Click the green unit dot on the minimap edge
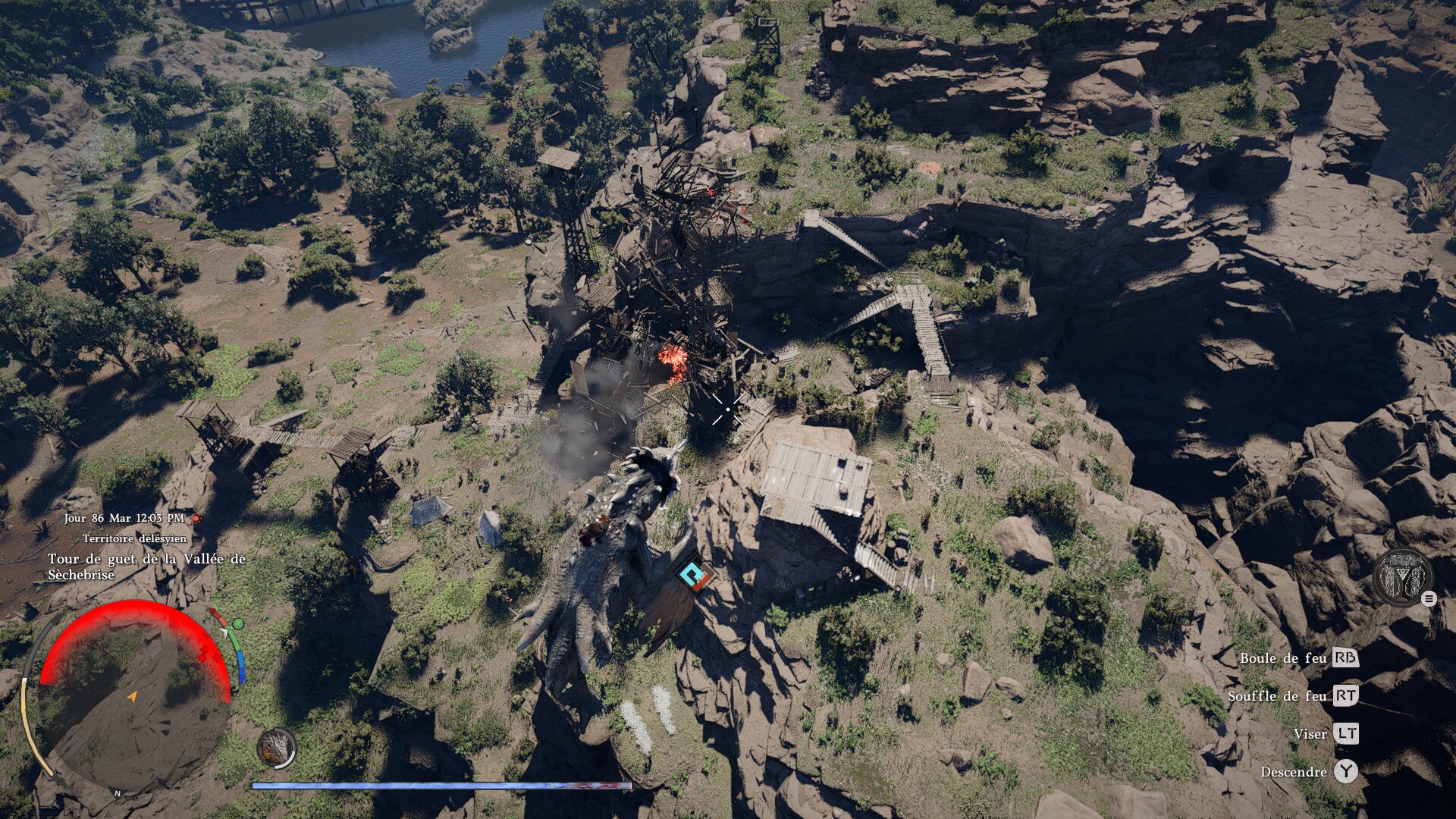Viewport: 1456px width, 819px height. [x=238, y=623]
